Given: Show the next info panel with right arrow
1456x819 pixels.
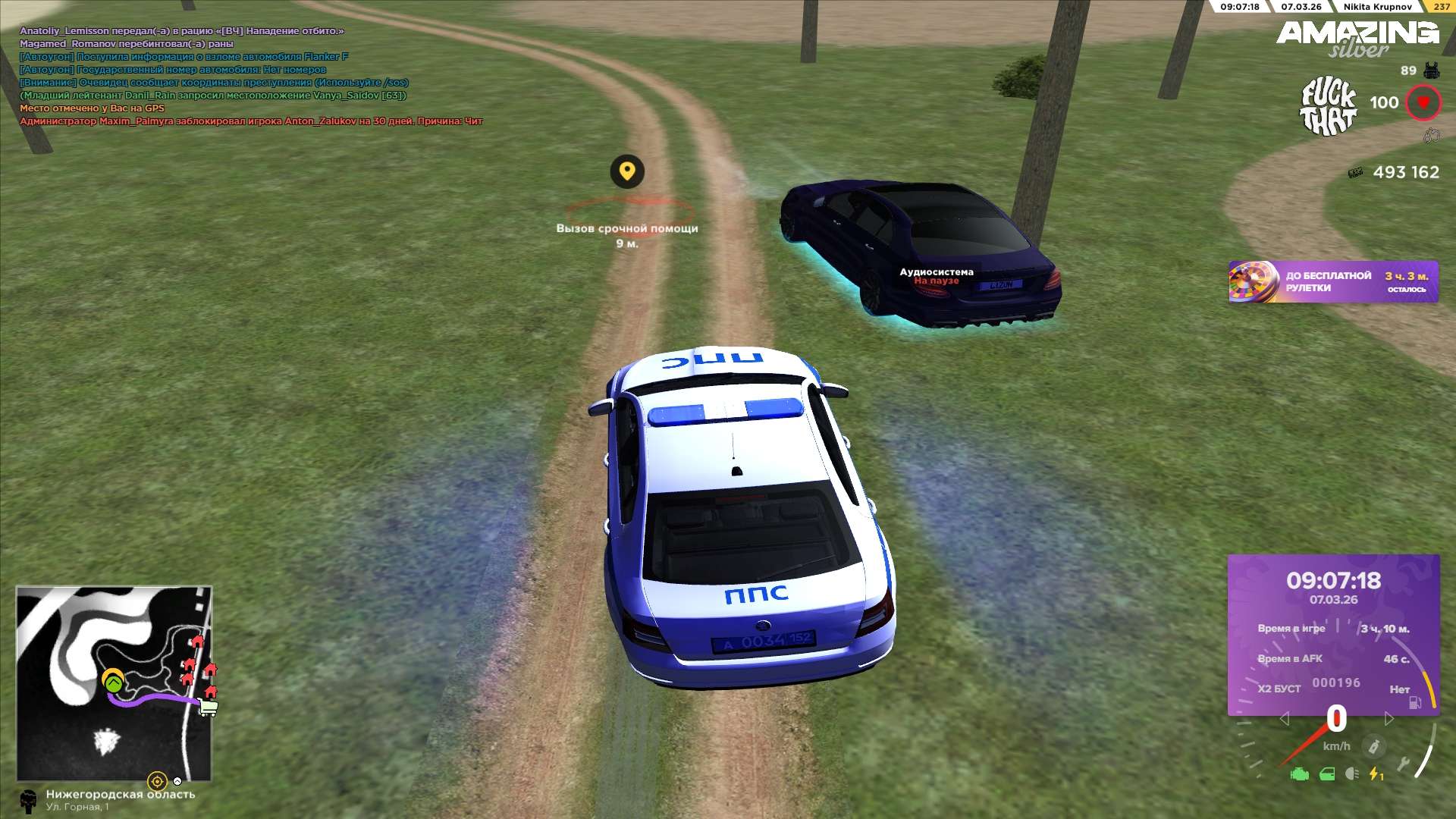Looking at the screenshot, I should 1389,718.
